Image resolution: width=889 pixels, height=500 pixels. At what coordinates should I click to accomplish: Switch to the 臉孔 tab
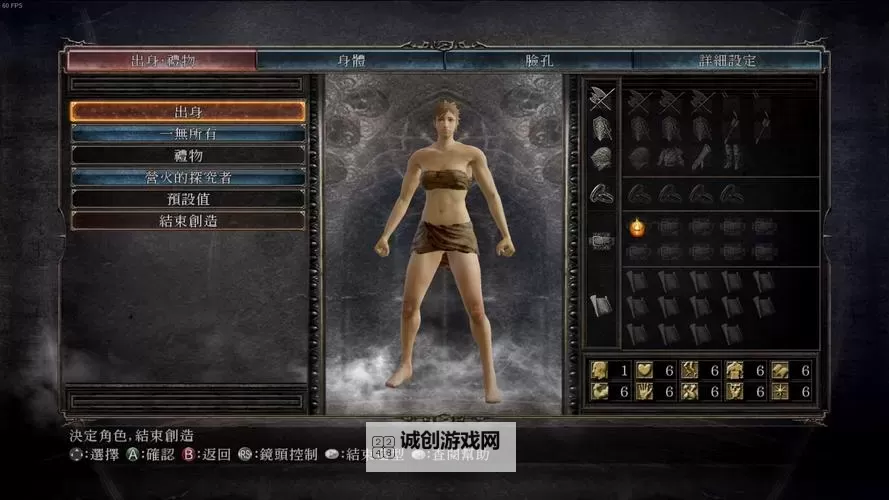click(x=538, y=61)
